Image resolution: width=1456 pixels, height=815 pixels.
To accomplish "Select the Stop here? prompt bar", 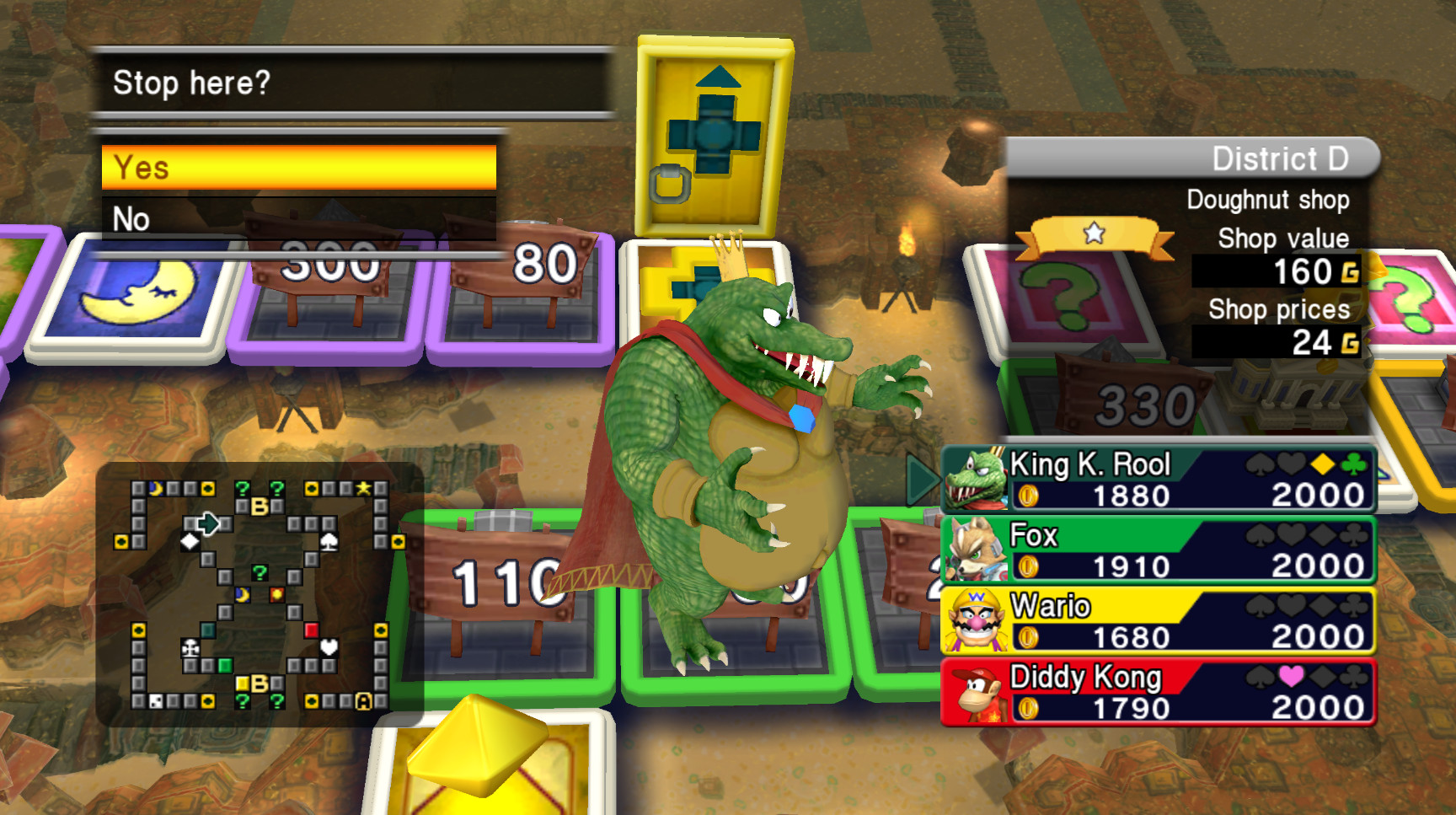I will point(295,83).
